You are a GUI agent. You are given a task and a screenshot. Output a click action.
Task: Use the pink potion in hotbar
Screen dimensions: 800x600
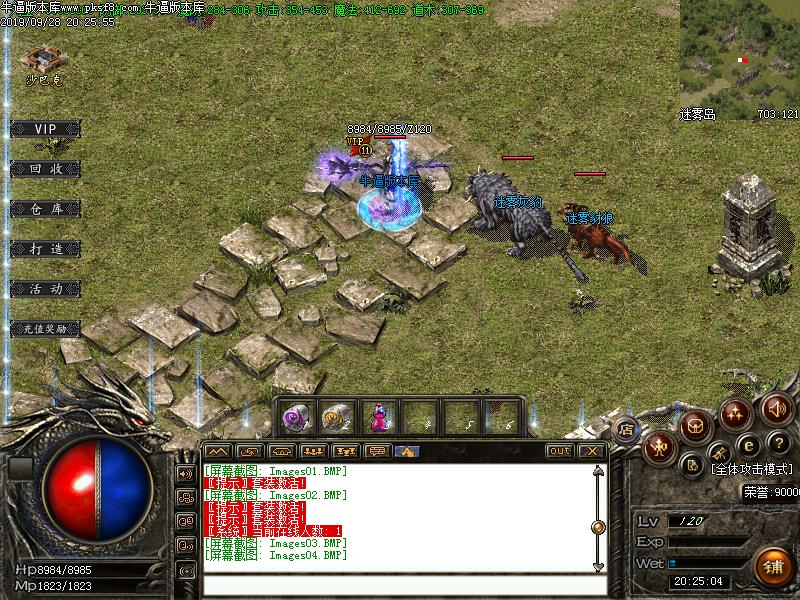tap(377, 416)
